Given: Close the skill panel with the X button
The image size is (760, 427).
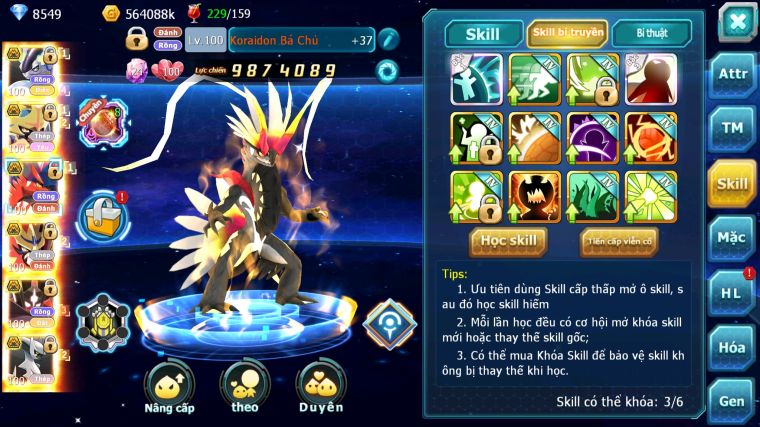Looking at the screenshot, I should coord(737,21).
